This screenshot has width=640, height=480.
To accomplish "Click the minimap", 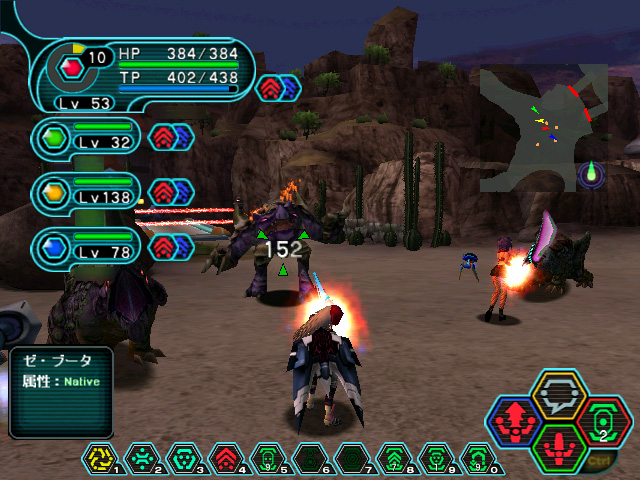I will click(543, 128).
